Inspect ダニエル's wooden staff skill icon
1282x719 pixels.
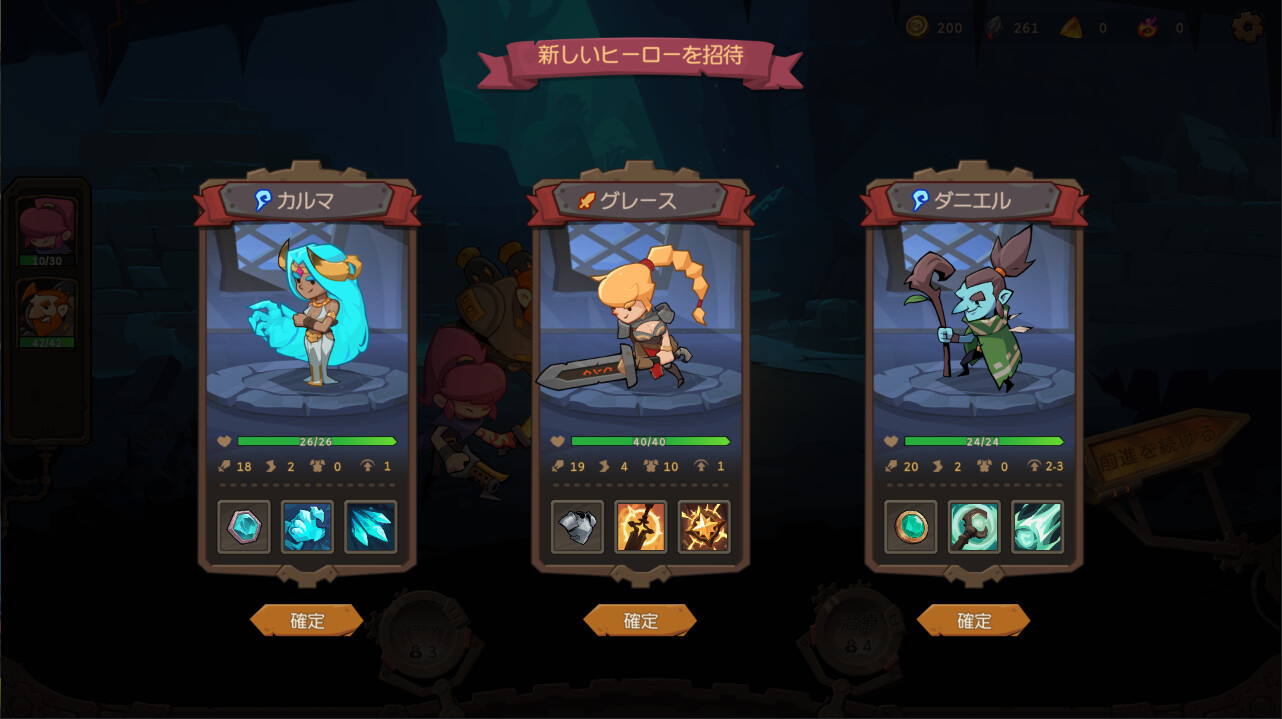[x=974, y=527]
